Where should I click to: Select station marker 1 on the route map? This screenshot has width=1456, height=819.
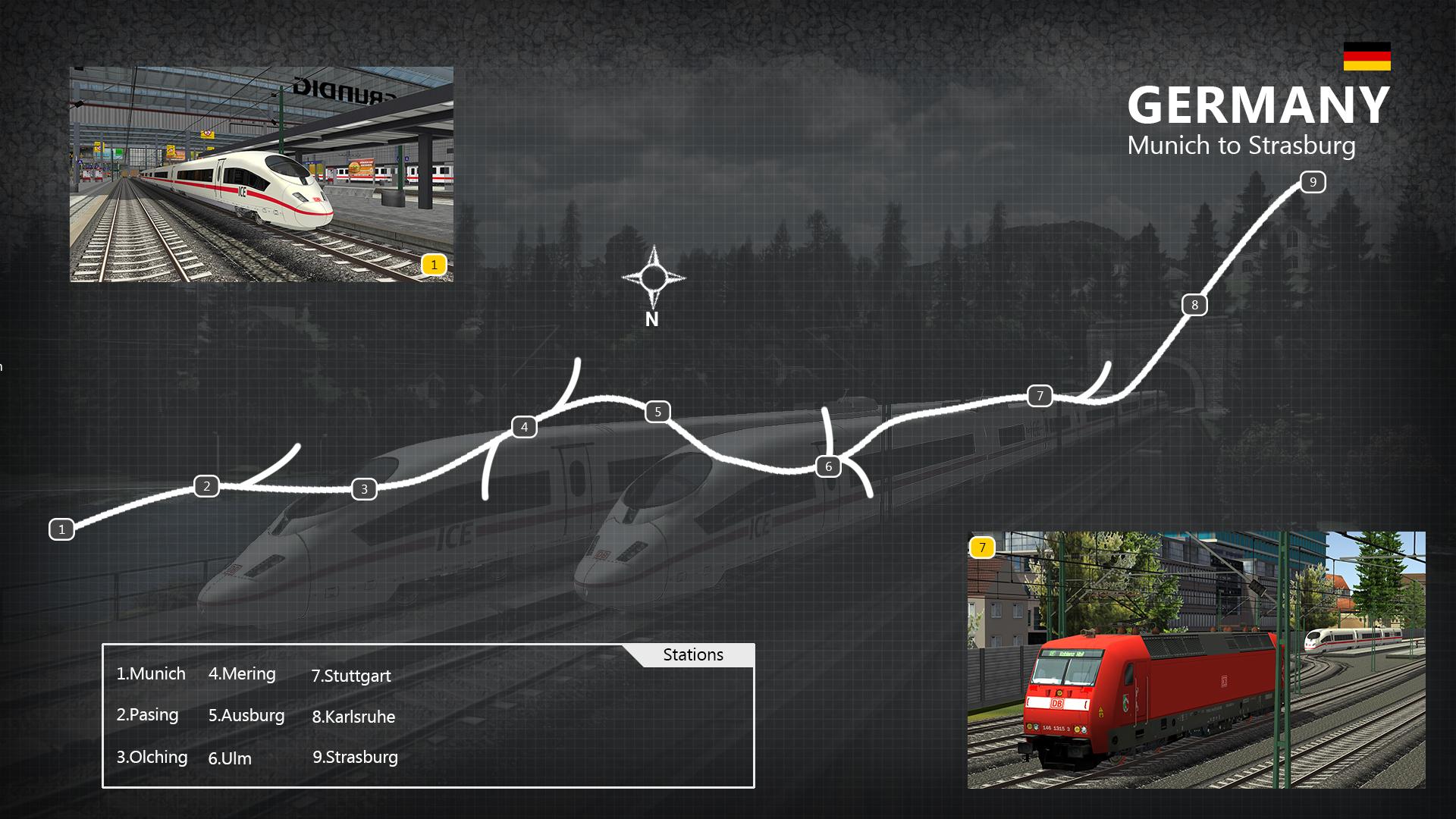click(x=62, y=529)
